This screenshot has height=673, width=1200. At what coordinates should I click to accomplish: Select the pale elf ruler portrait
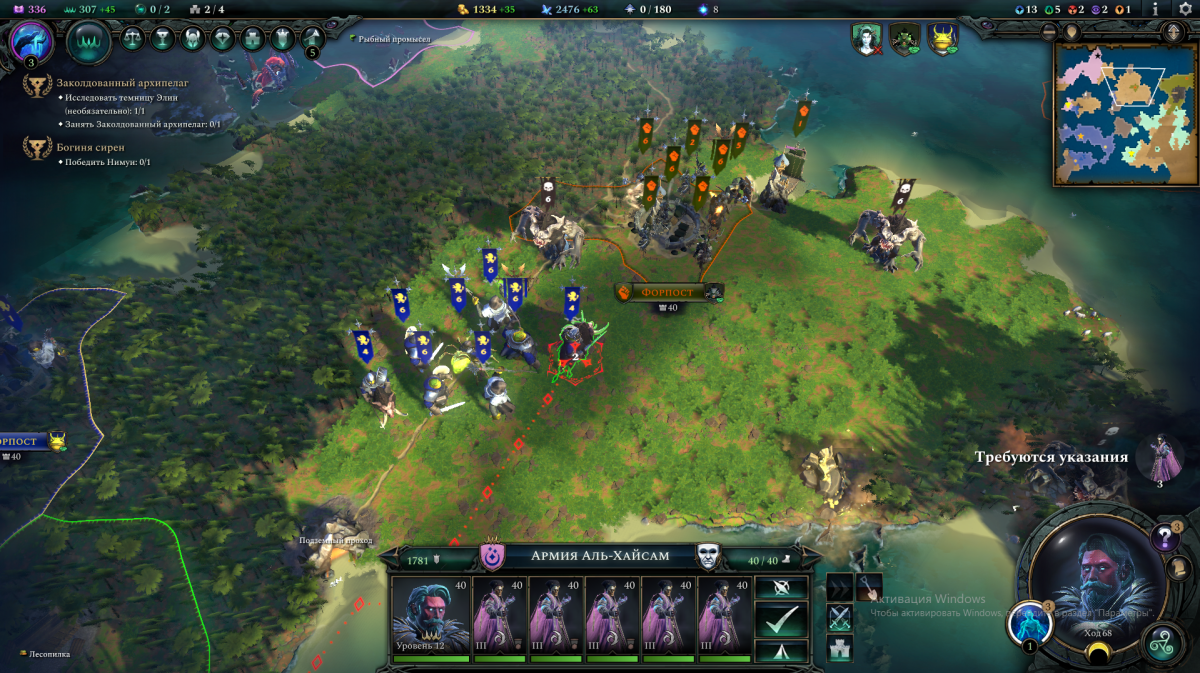pyautogui.click(x=865, y=39)
